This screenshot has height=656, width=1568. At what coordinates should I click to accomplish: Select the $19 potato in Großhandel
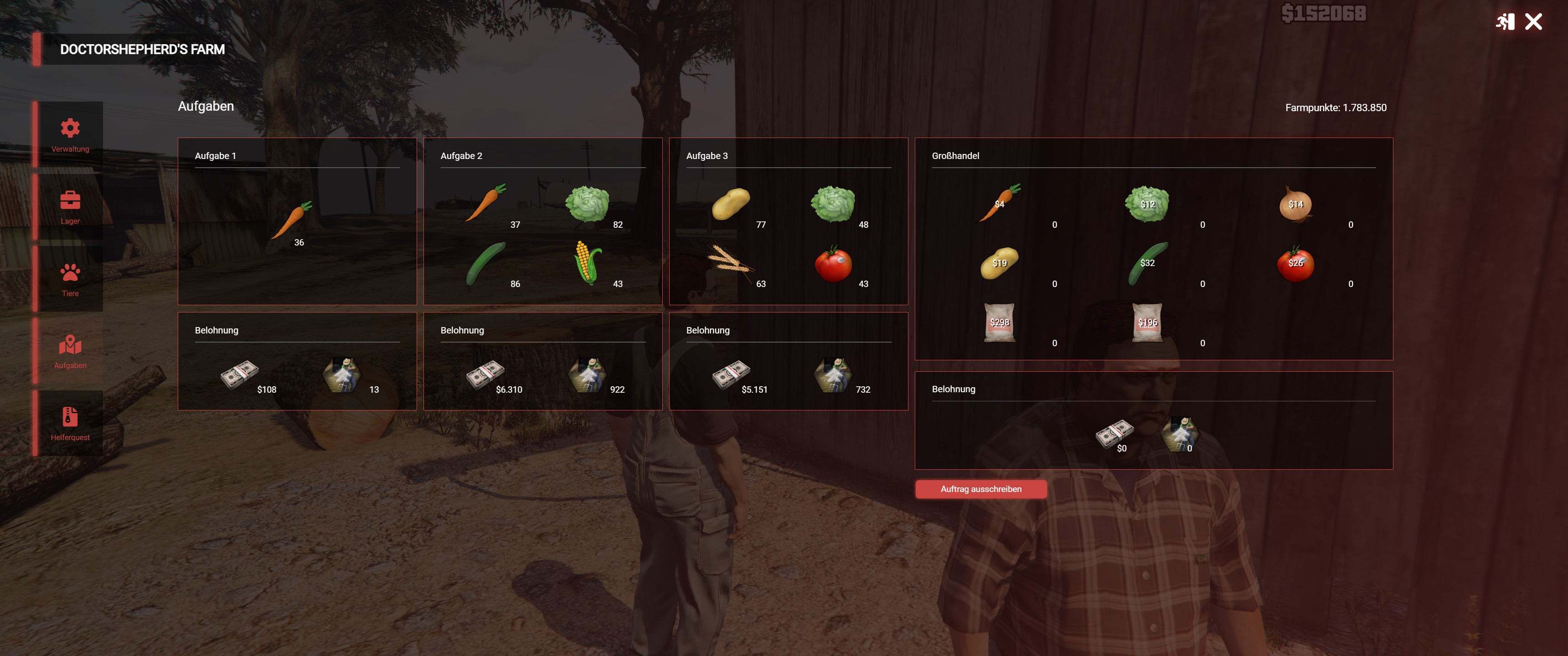[1000, 263]
